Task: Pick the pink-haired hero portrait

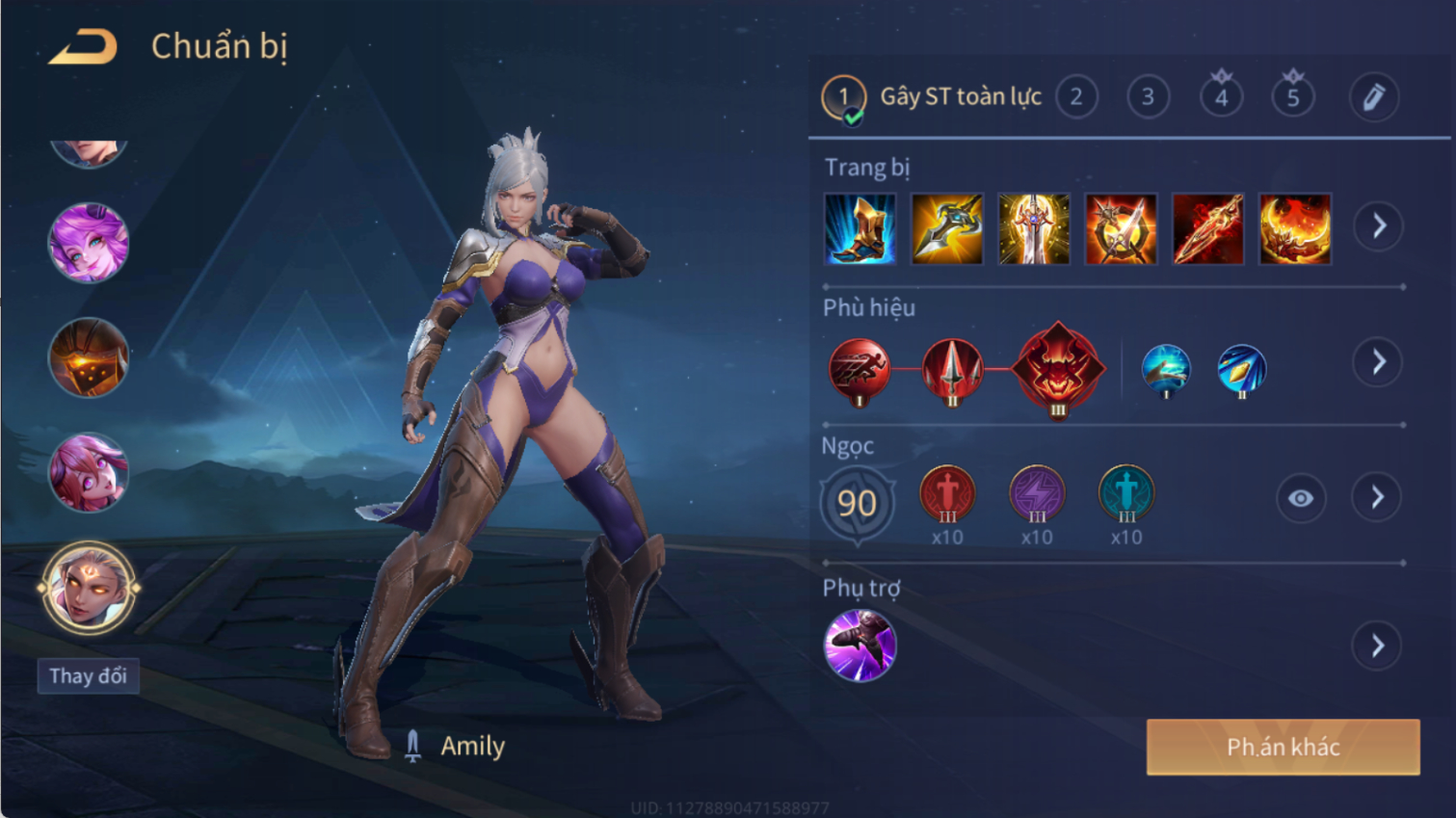Action: coord(88,472)
